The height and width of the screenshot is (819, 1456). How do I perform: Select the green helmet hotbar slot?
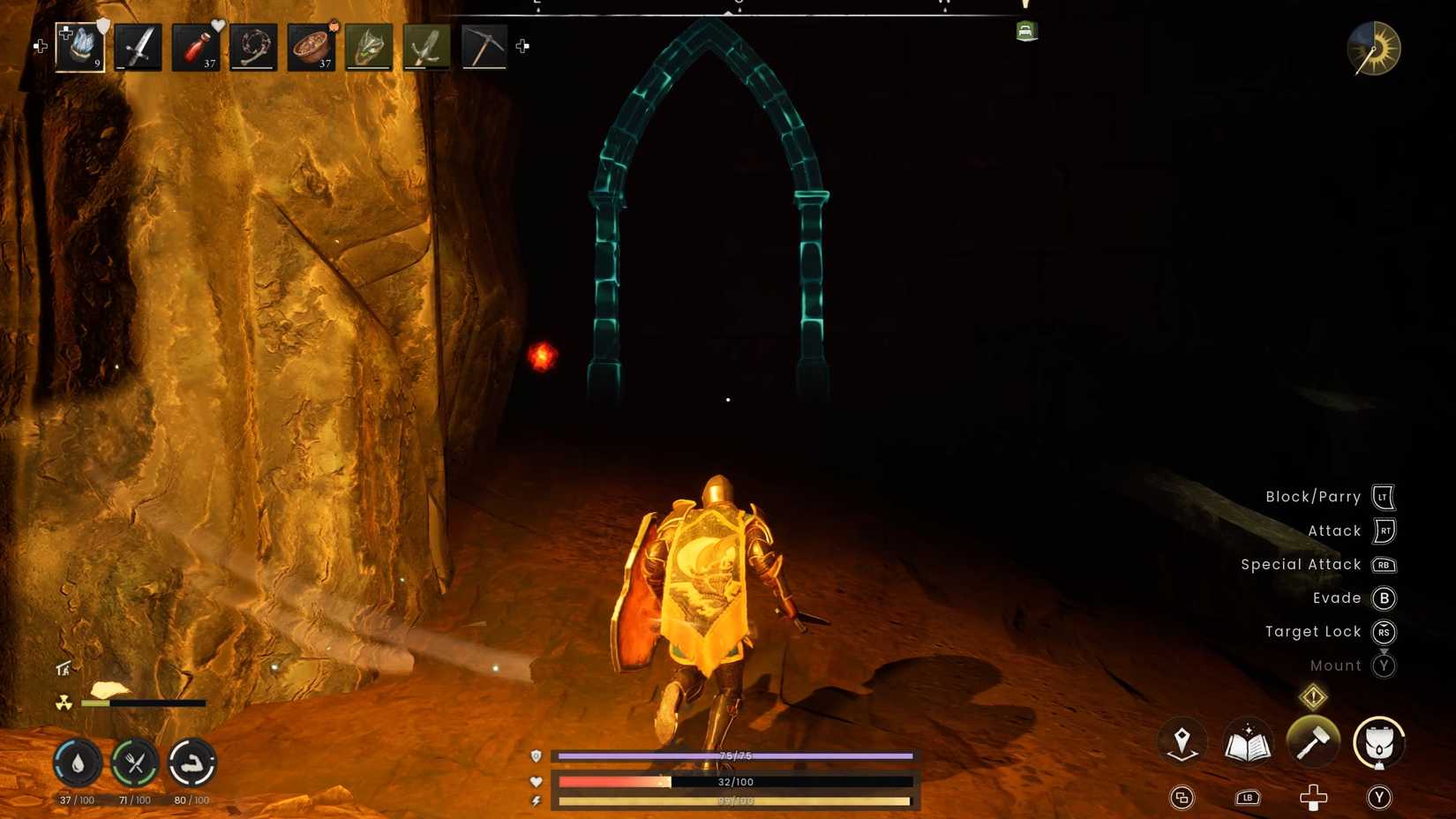pos(369,47)
